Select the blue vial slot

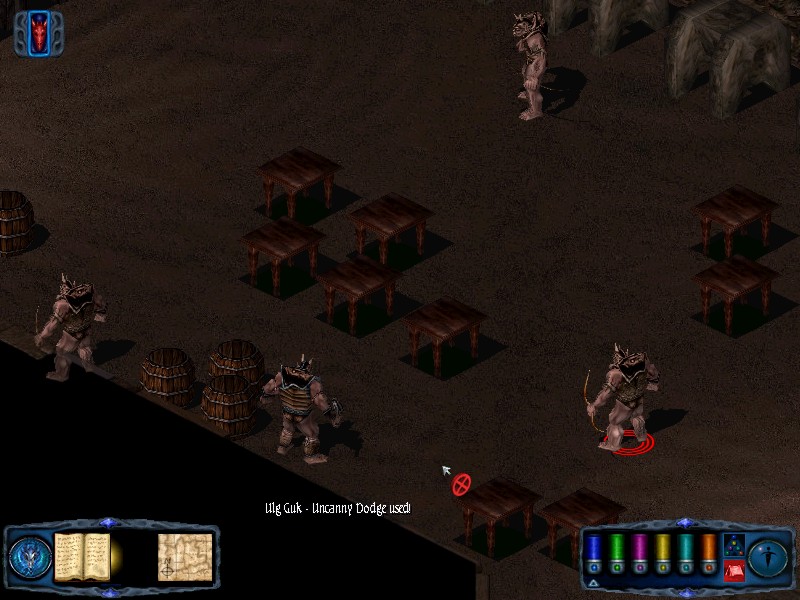click(593, 550)
